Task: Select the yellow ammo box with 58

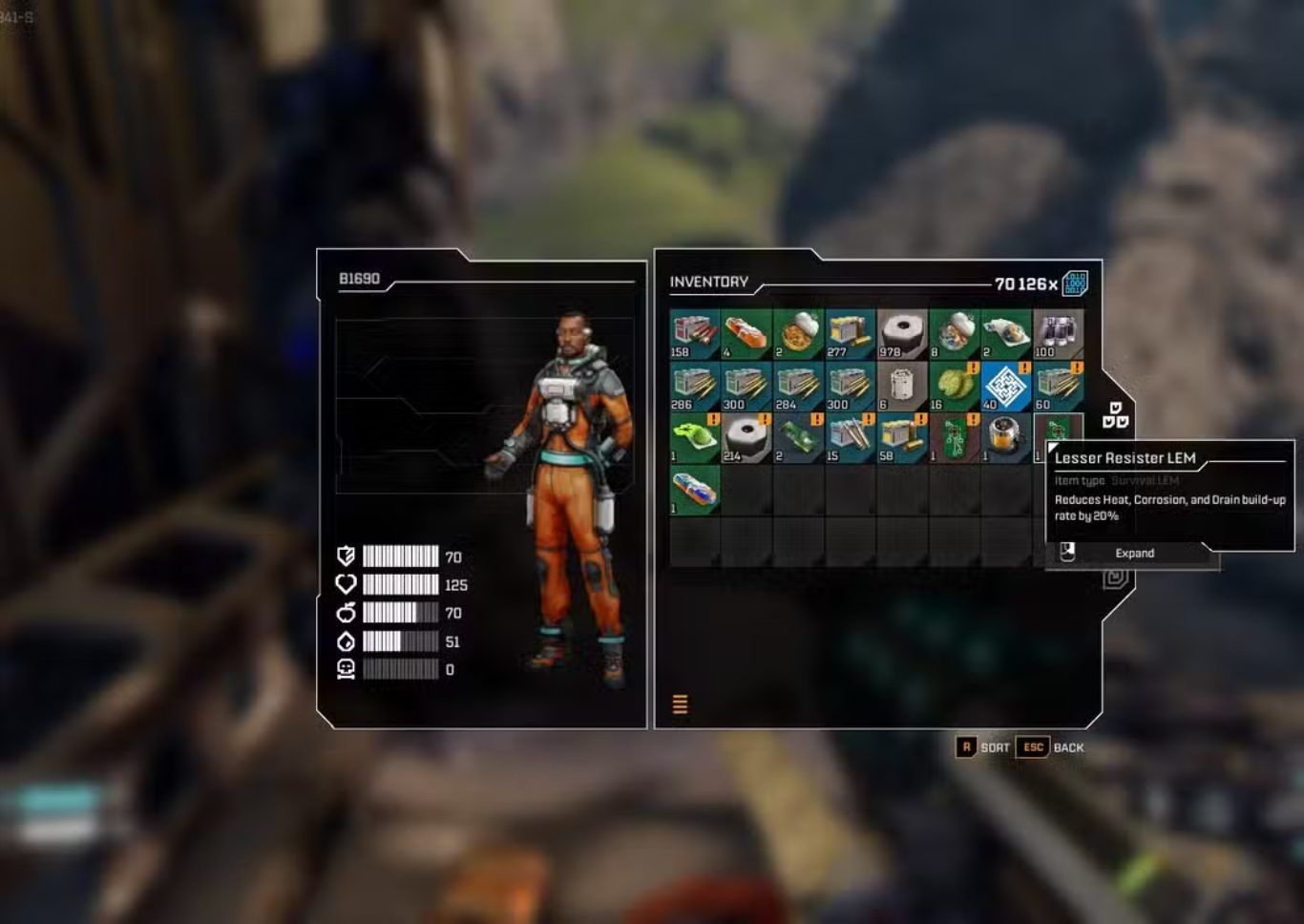Action: (x=901, y=438)
